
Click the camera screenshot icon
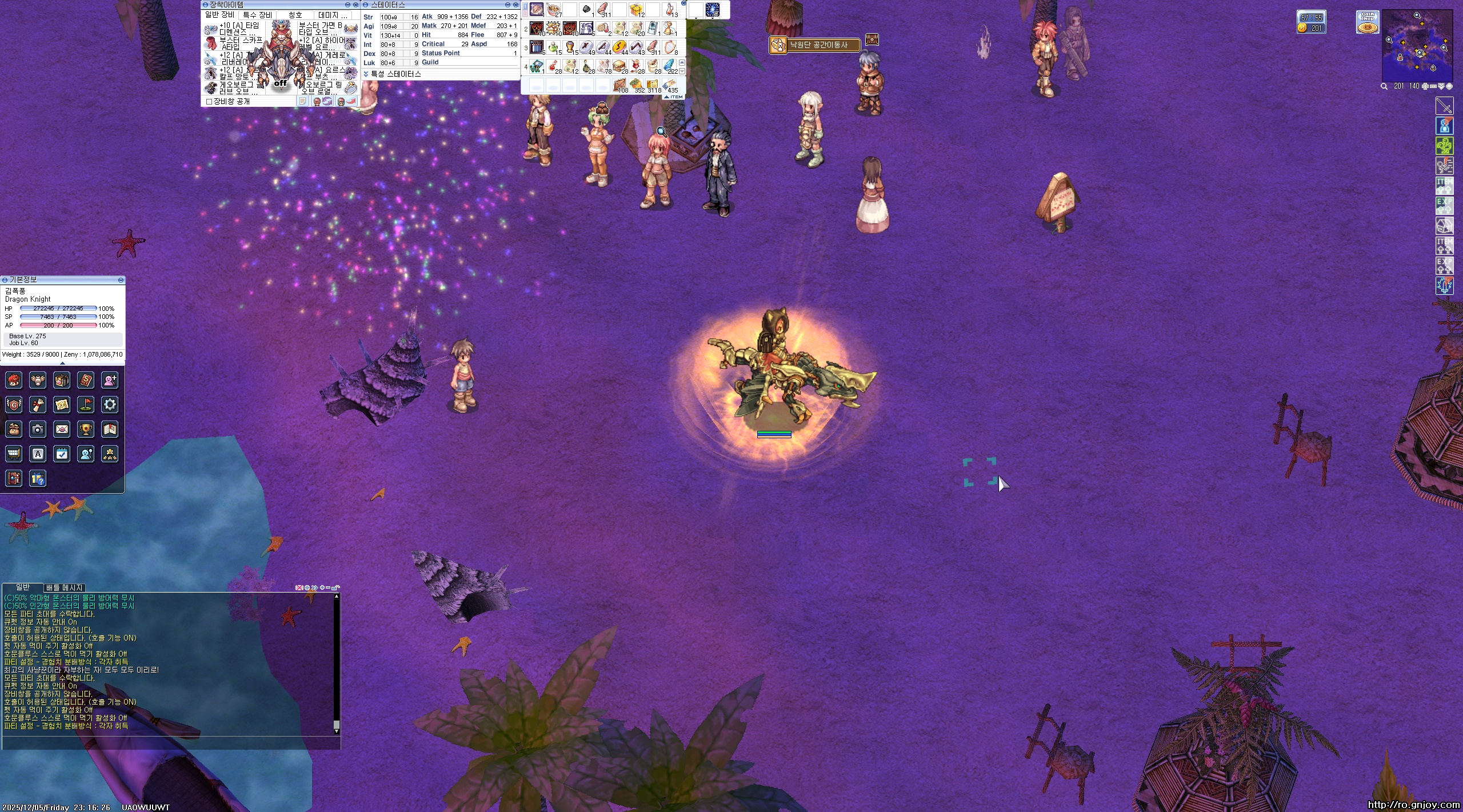38,429
